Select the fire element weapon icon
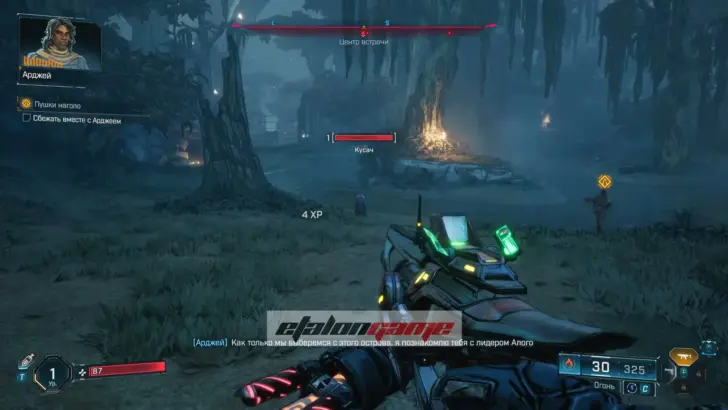The width and height of the screenshot is (728, 410). tap(570, 366)
